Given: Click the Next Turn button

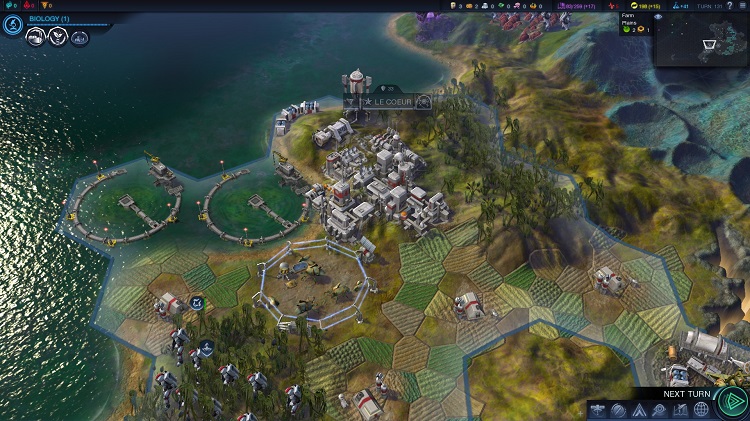Looking at the screenshot, I should tap(733, 400).
